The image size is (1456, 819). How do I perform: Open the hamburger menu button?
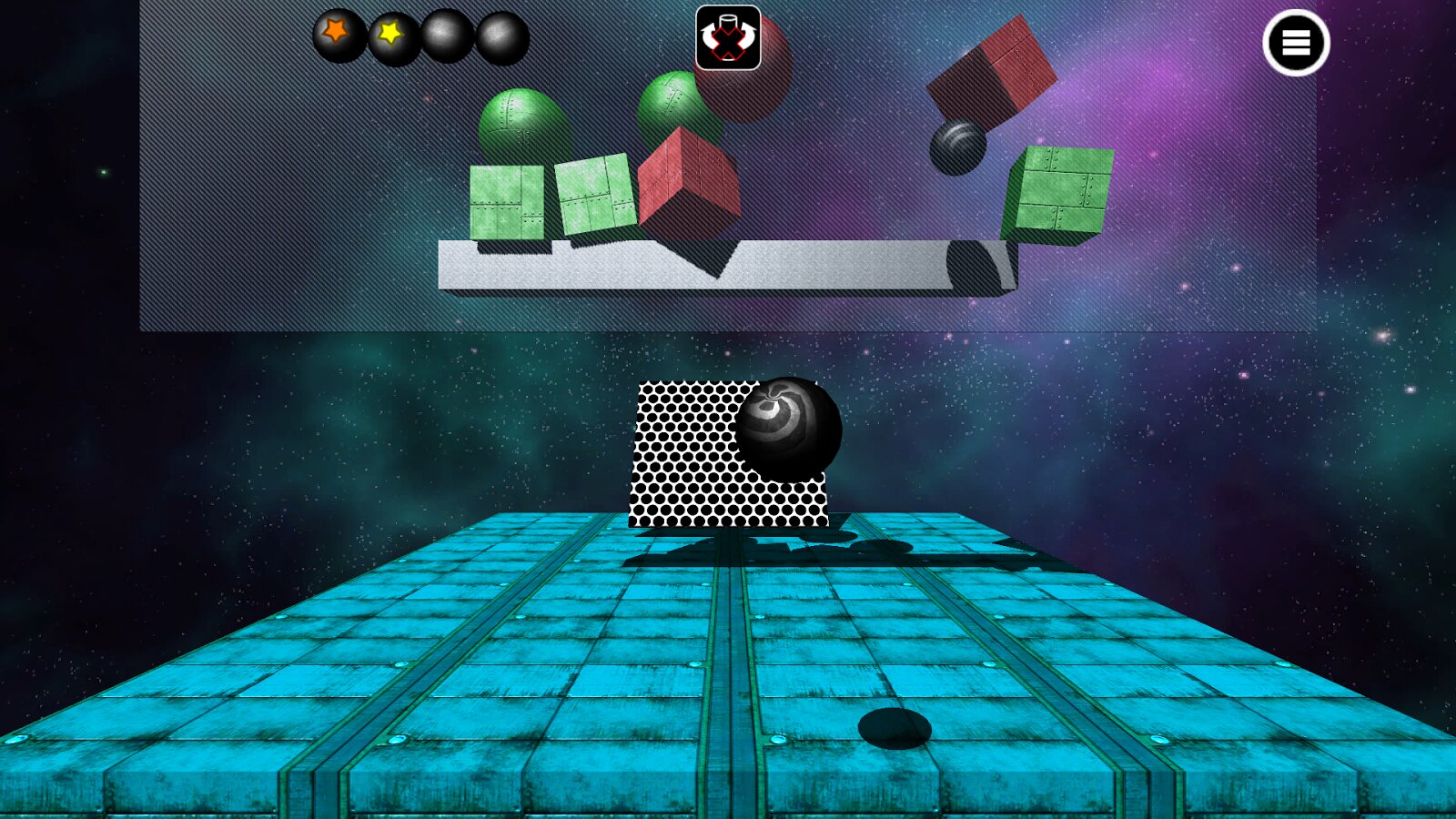tap(1296, 43)
